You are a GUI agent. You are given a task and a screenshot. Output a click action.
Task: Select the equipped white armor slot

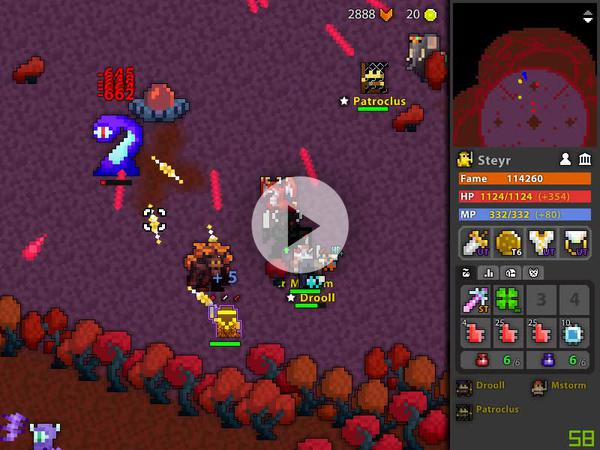pos(541,243)
